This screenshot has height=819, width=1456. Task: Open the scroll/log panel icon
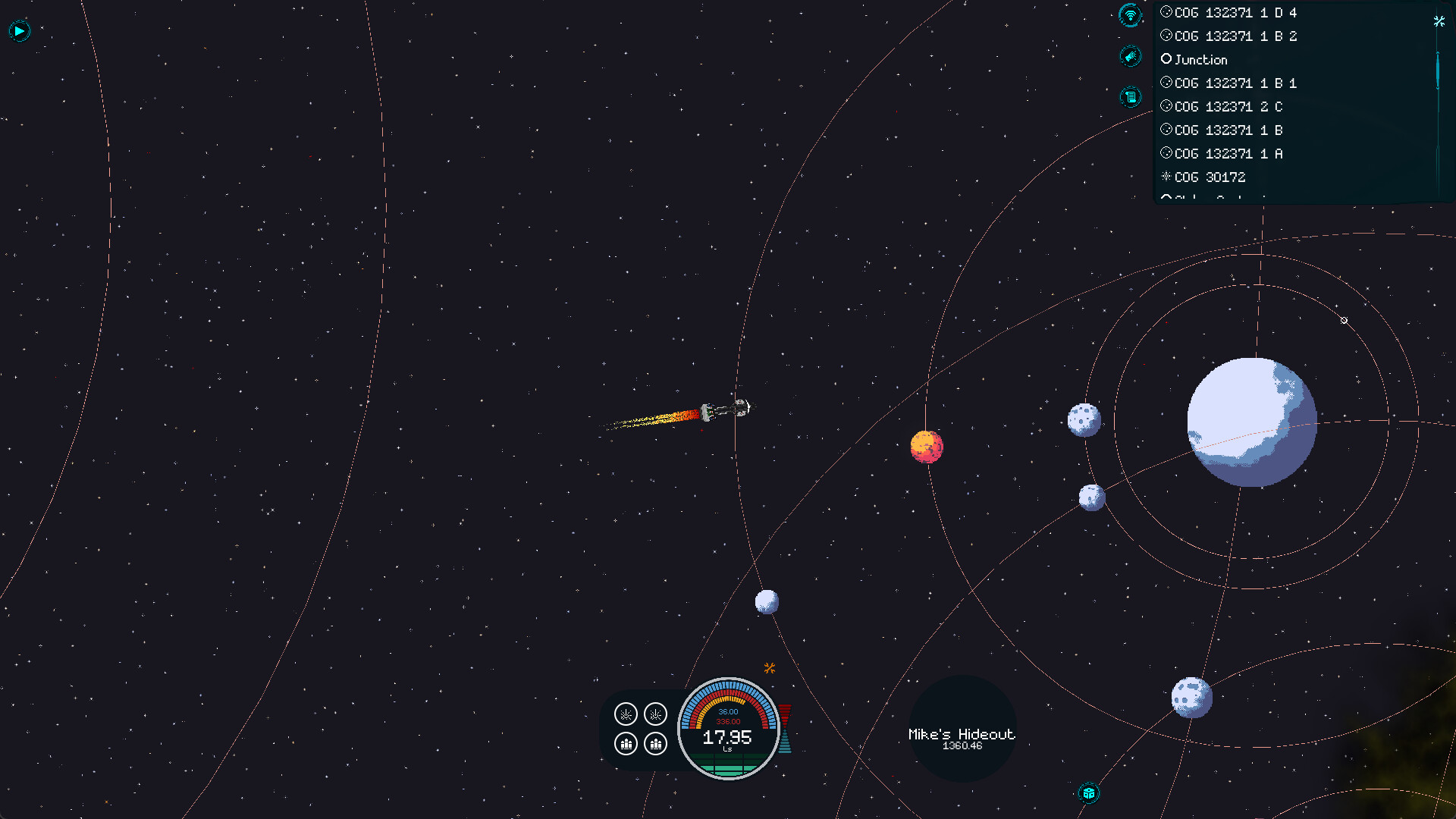click(1130, 97)
